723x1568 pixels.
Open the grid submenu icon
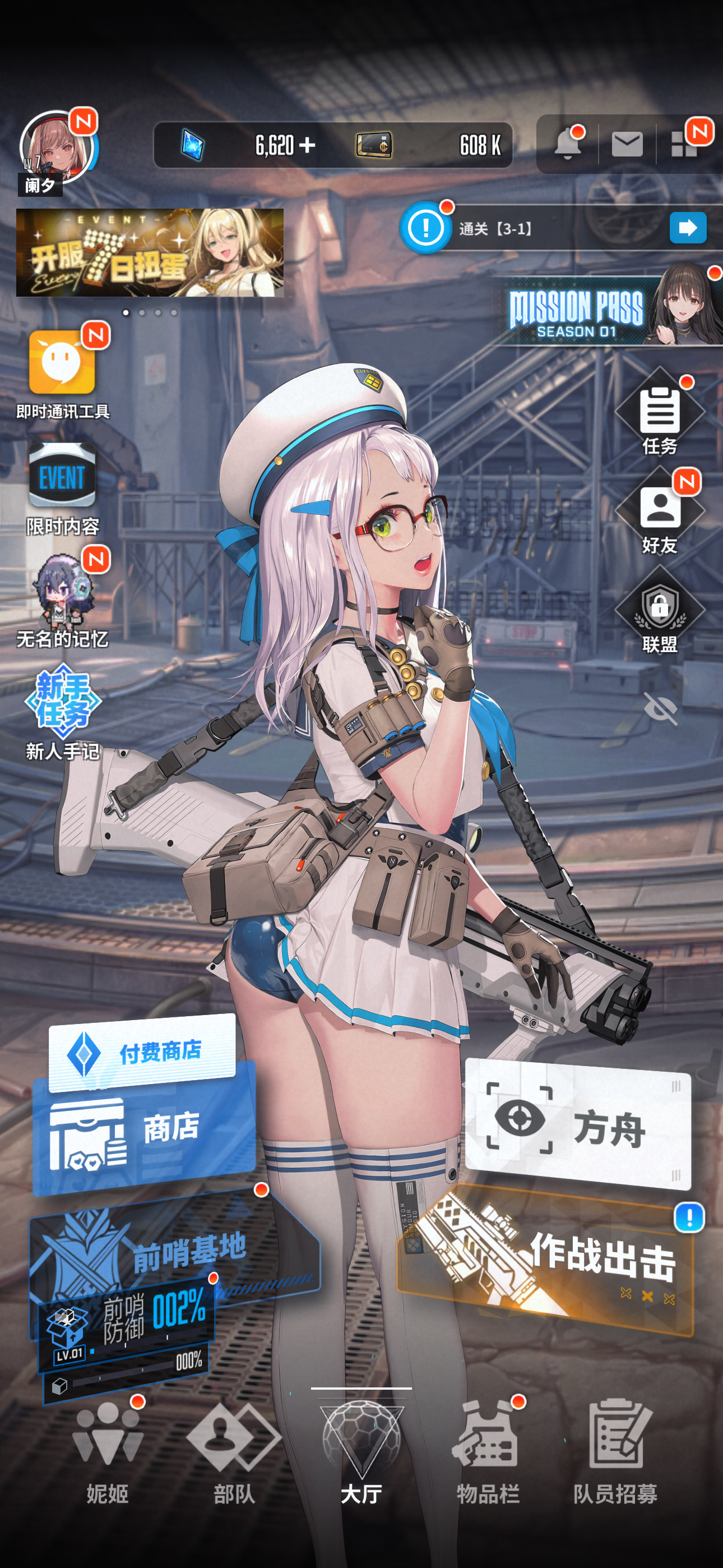(x=684, y=145)
